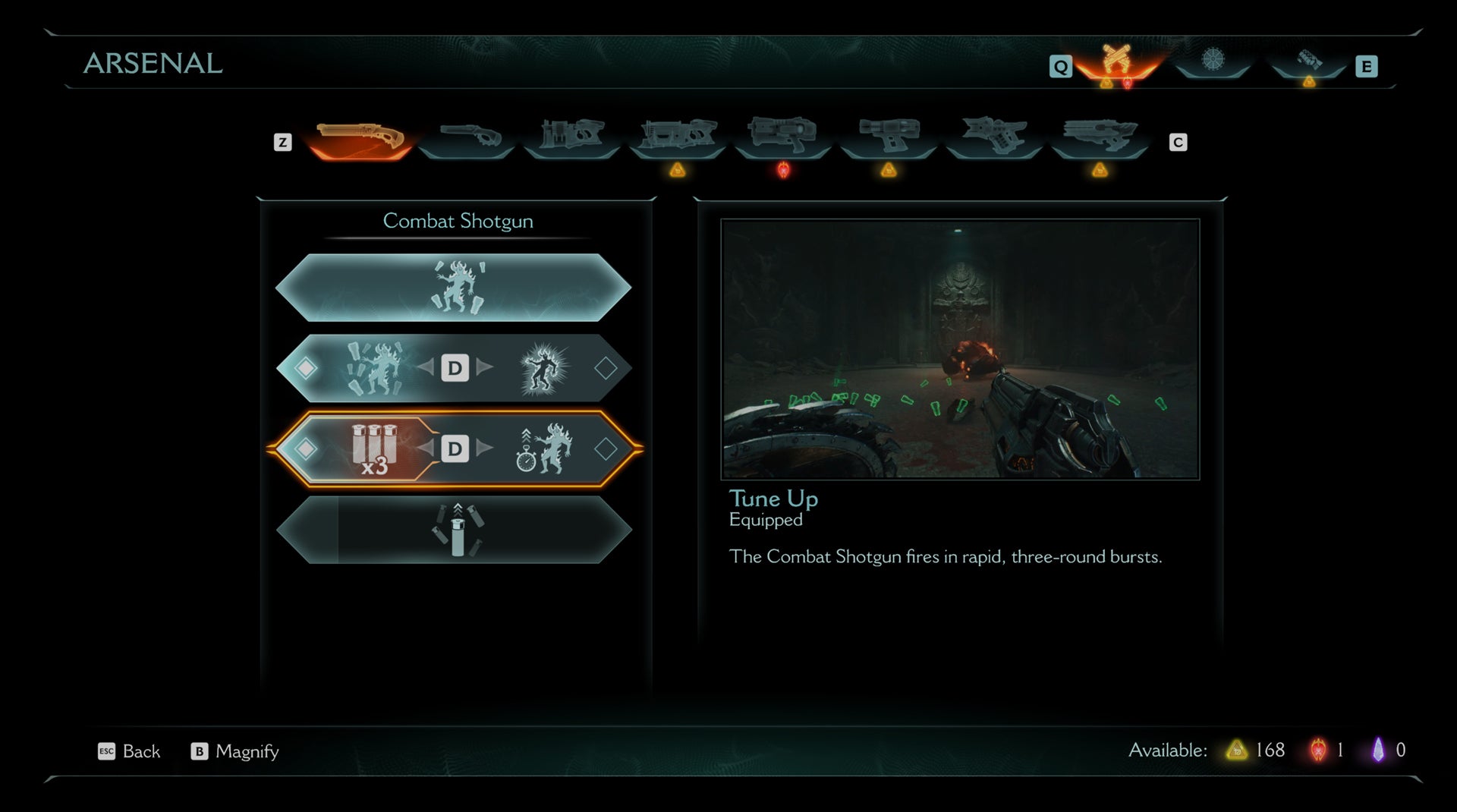Activate the Magnify option
The height and width of the screenshot is (812, 1457).
[x=234, y=751]
